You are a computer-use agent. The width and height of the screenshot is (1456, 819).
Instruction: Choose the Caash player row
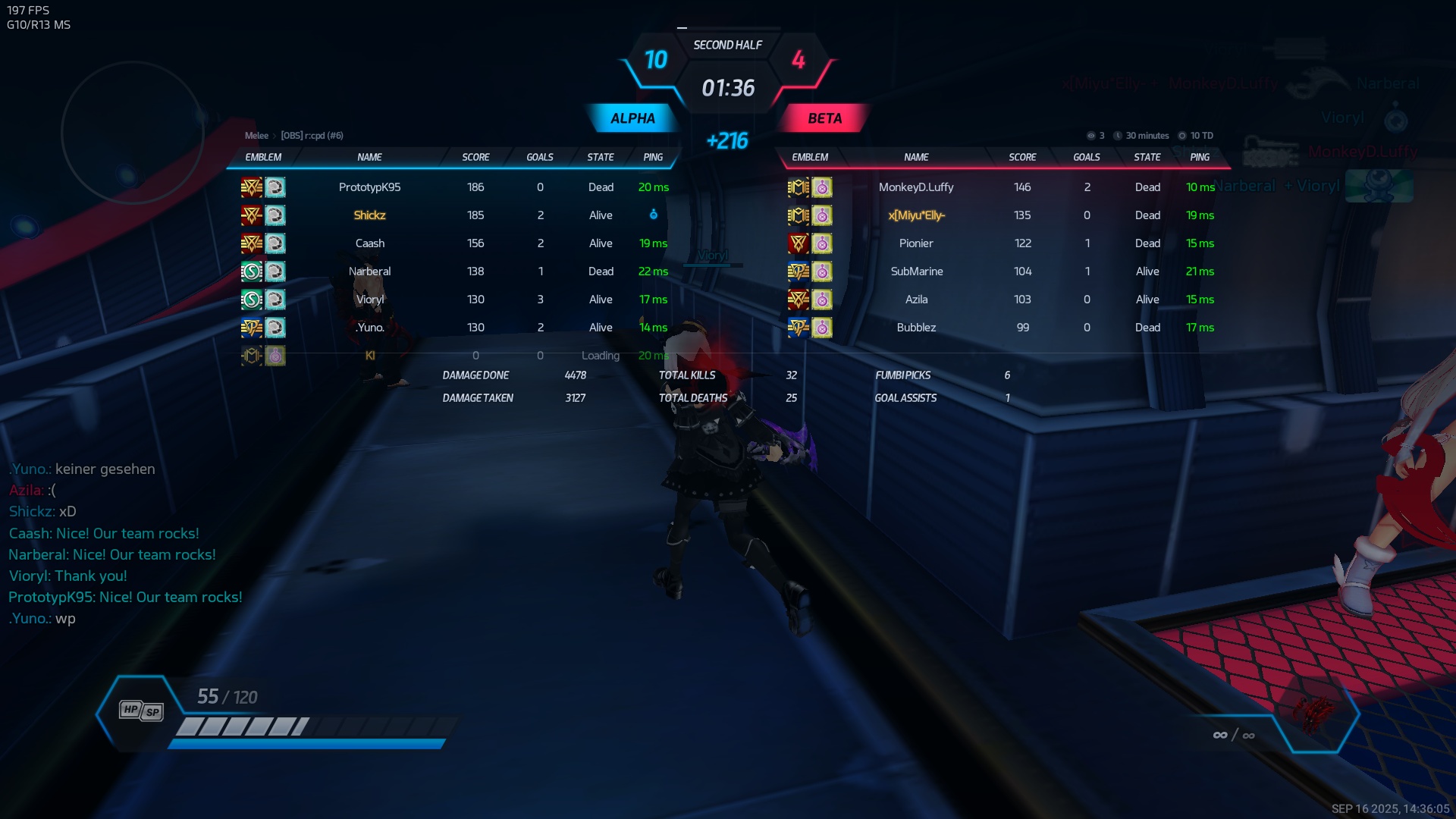(x=369, y=243)
